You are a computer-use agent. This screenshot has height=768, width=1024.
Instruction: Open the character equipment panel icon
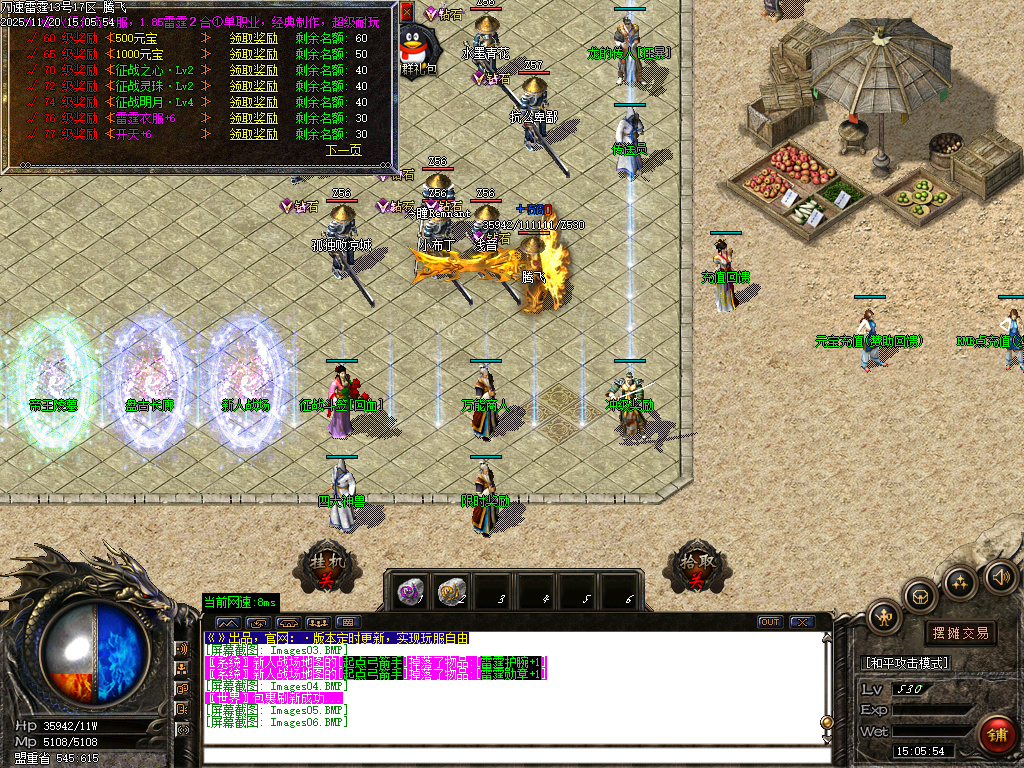884,615
